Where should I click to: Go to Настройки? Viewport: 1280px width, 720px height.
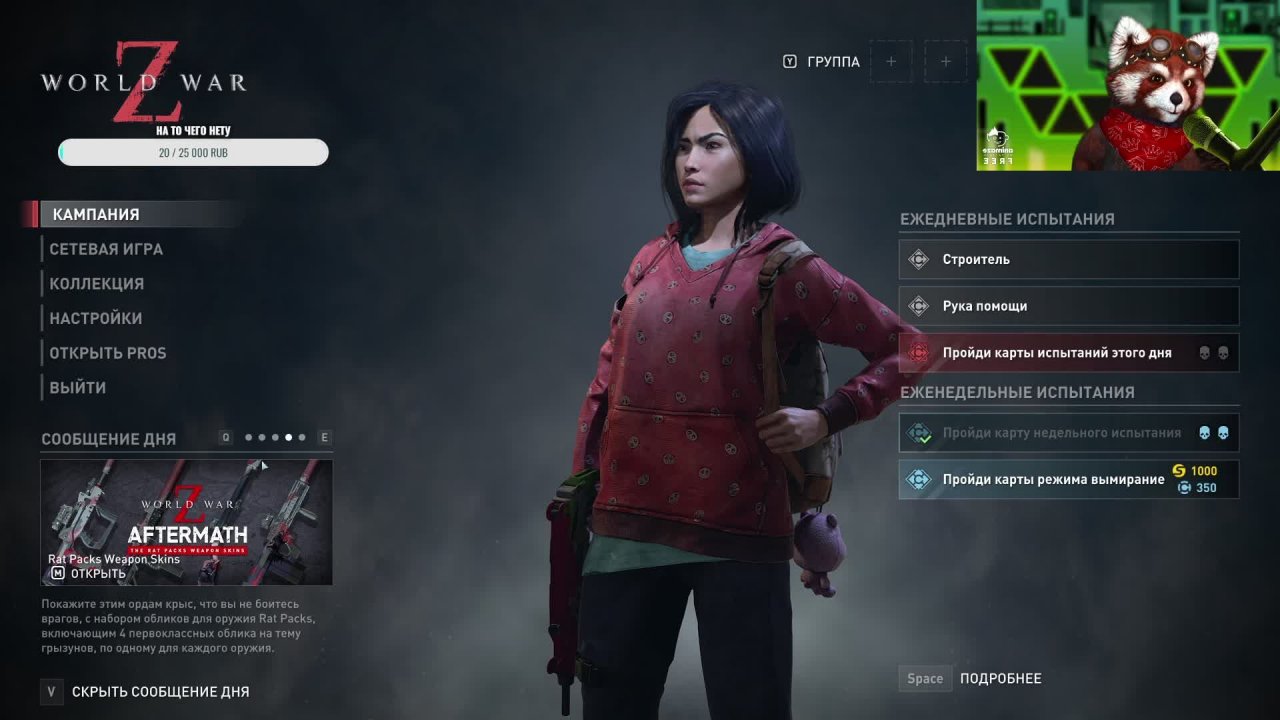coord(96,318)
